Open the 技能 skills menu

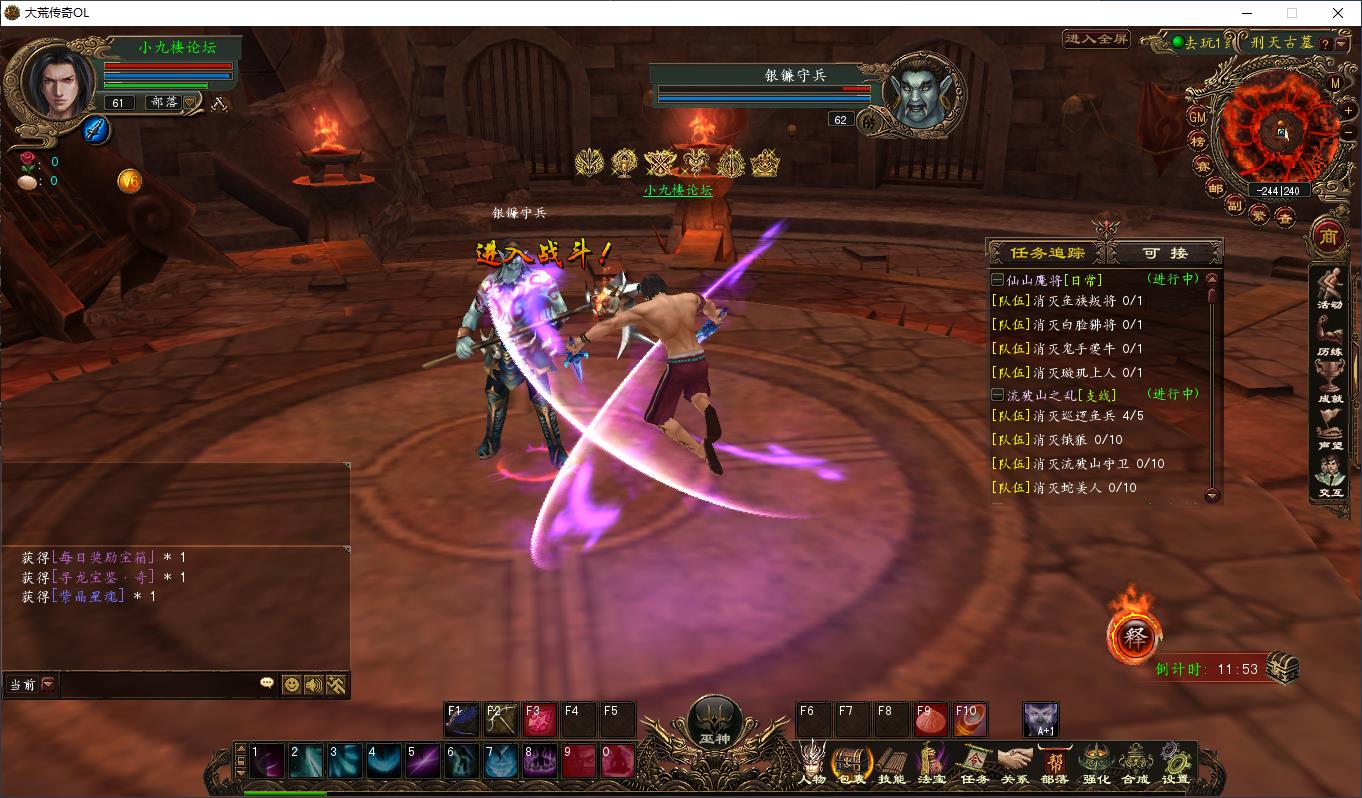pos(891,764)
